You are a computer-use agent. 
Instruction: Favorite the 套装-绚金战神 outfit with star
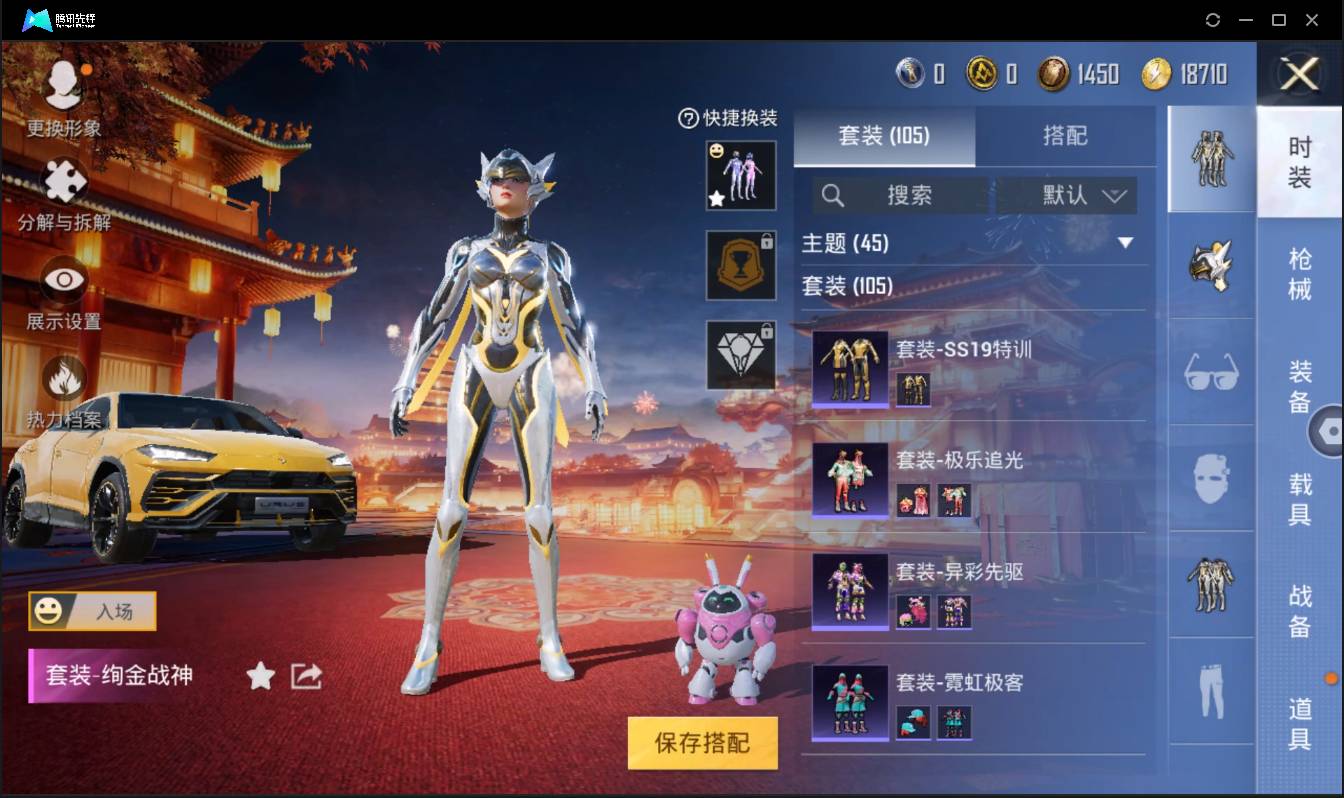259,676
